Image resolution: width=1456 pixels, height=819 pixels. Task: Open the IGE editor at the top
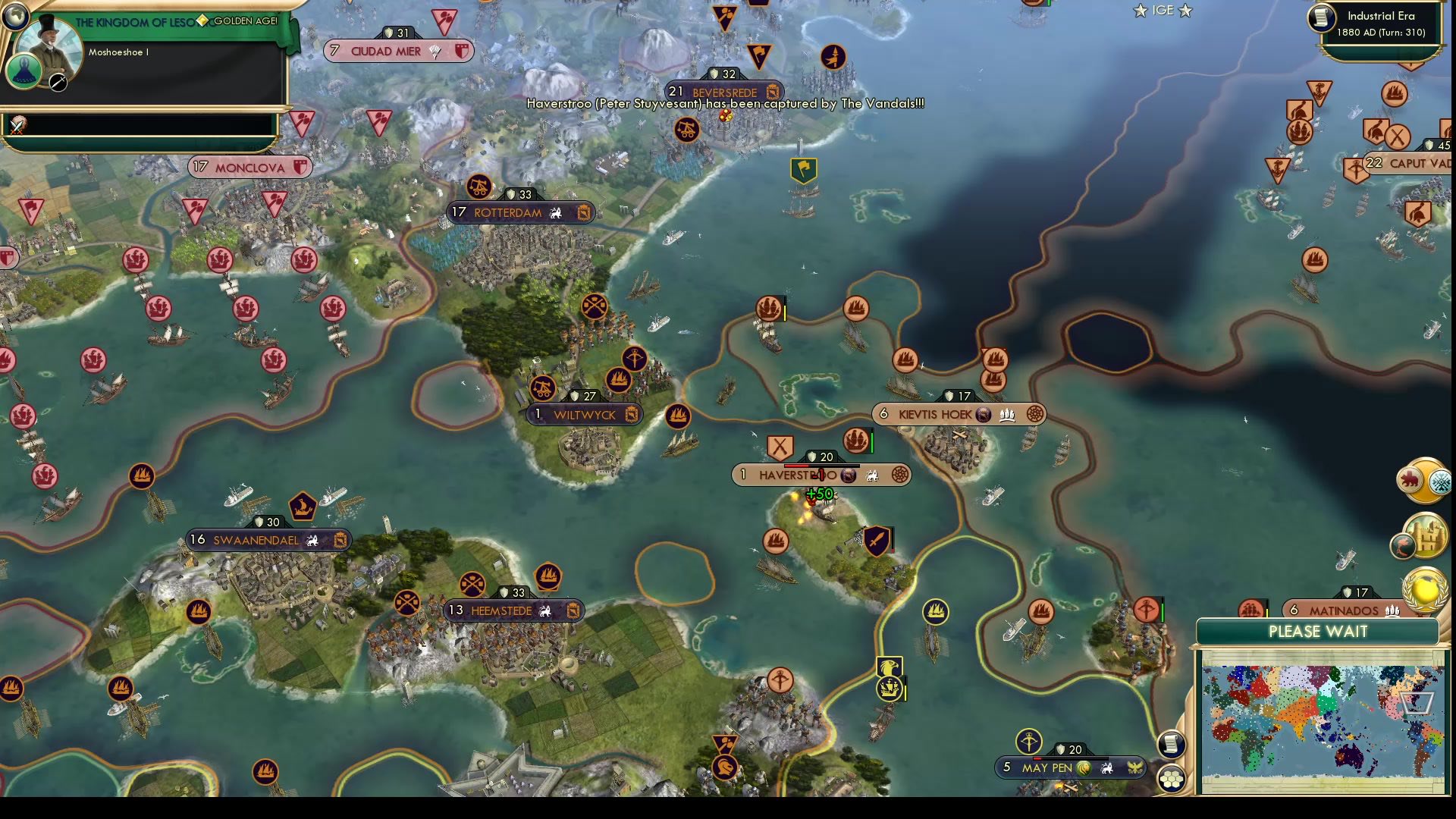coord(1162,11)
